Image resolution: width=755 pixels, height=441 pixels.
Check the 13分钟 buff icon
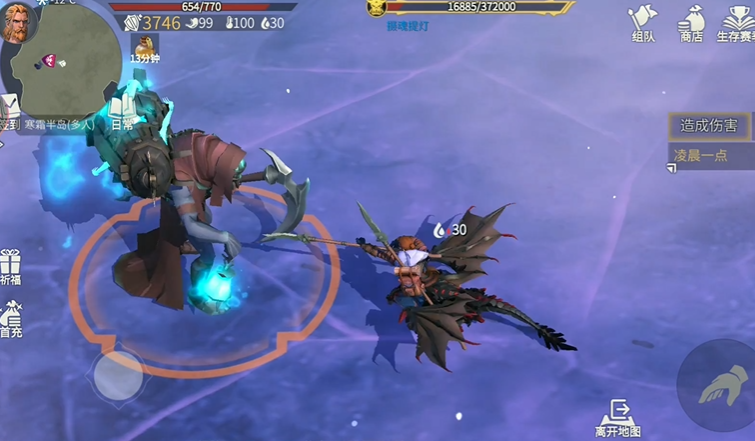[x=145, y=46]
